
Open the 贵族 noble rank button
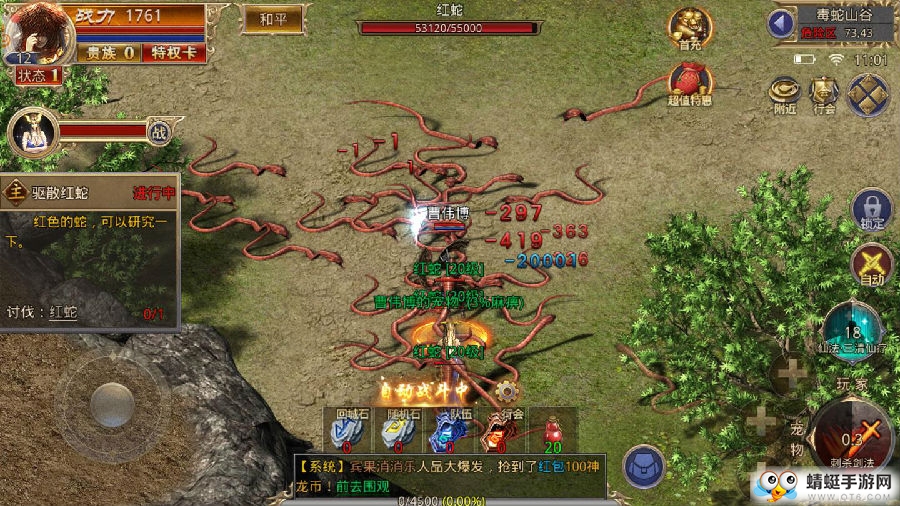(110, 52)
